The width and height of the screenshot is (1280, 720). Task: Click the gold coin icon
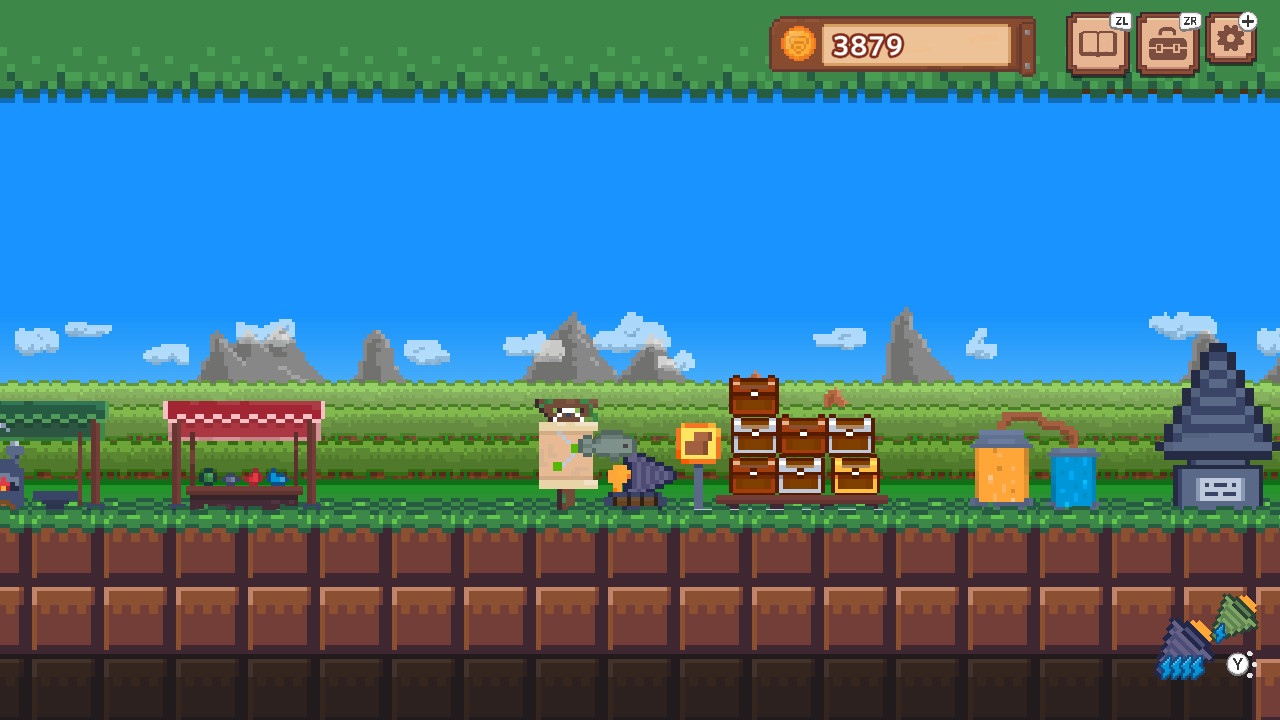(797, 44)
